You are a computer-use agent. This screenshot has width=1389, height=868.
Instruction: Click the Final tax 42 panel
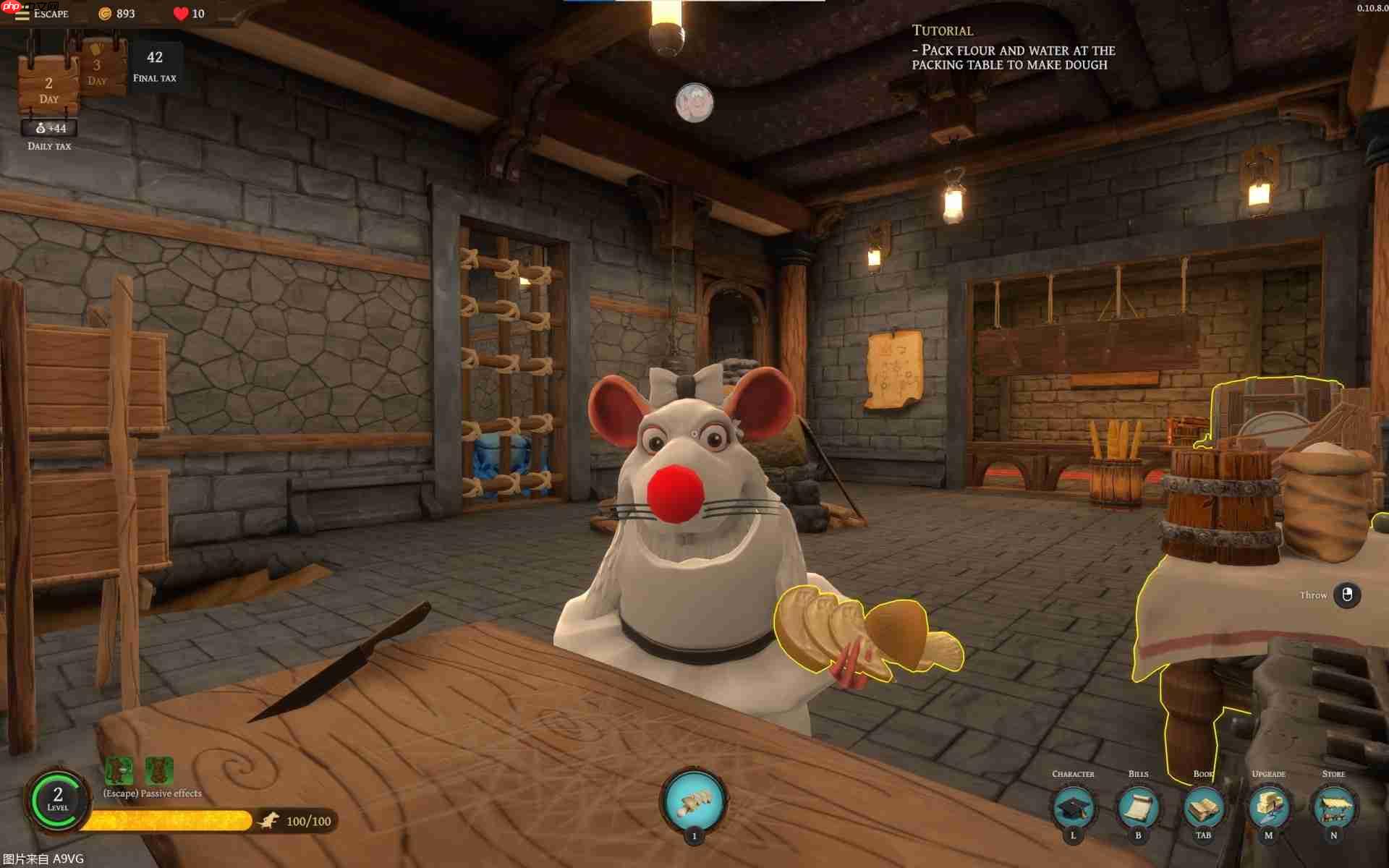point(154,64)
